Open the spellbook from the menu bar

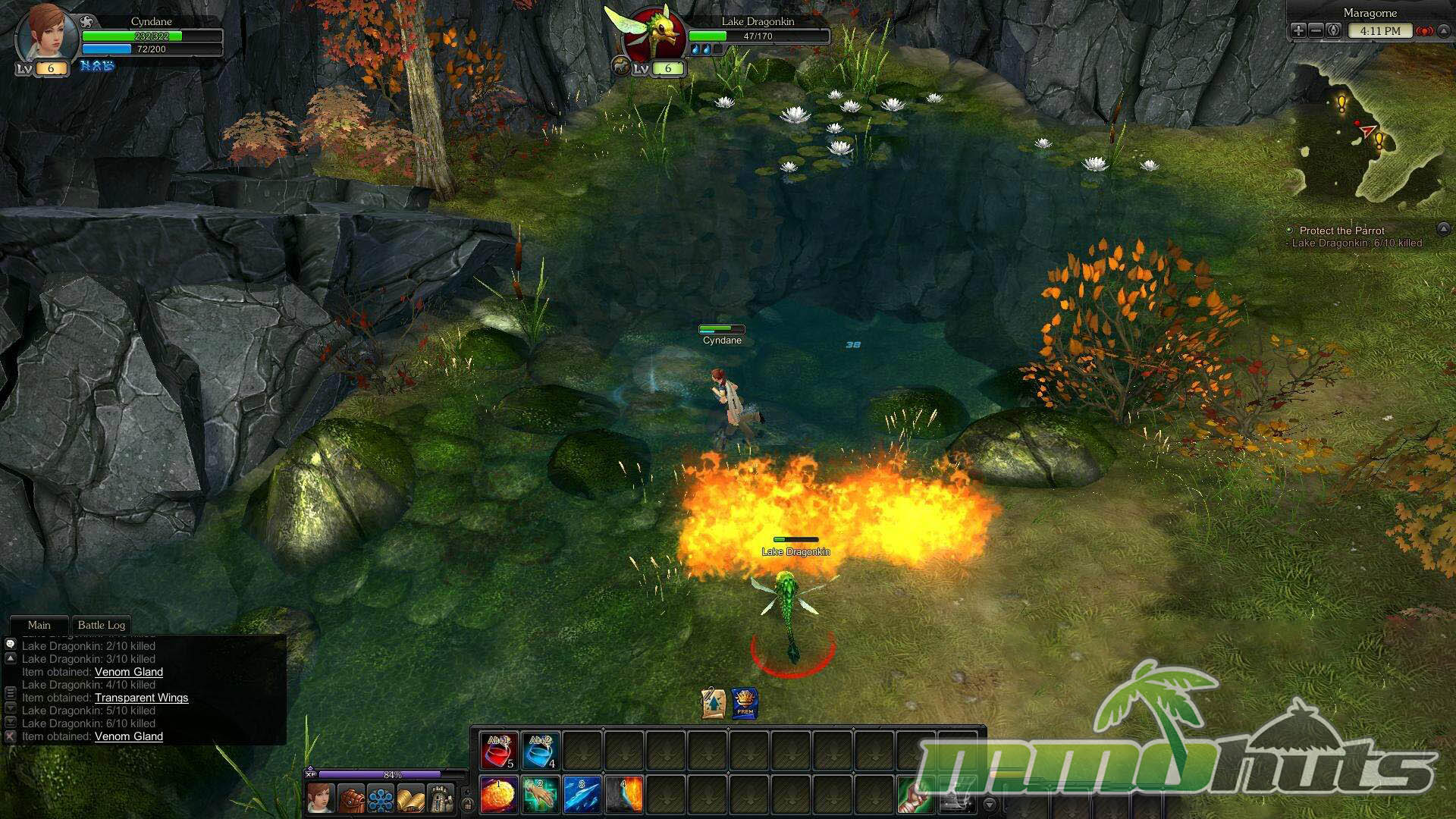pos(410,799)
